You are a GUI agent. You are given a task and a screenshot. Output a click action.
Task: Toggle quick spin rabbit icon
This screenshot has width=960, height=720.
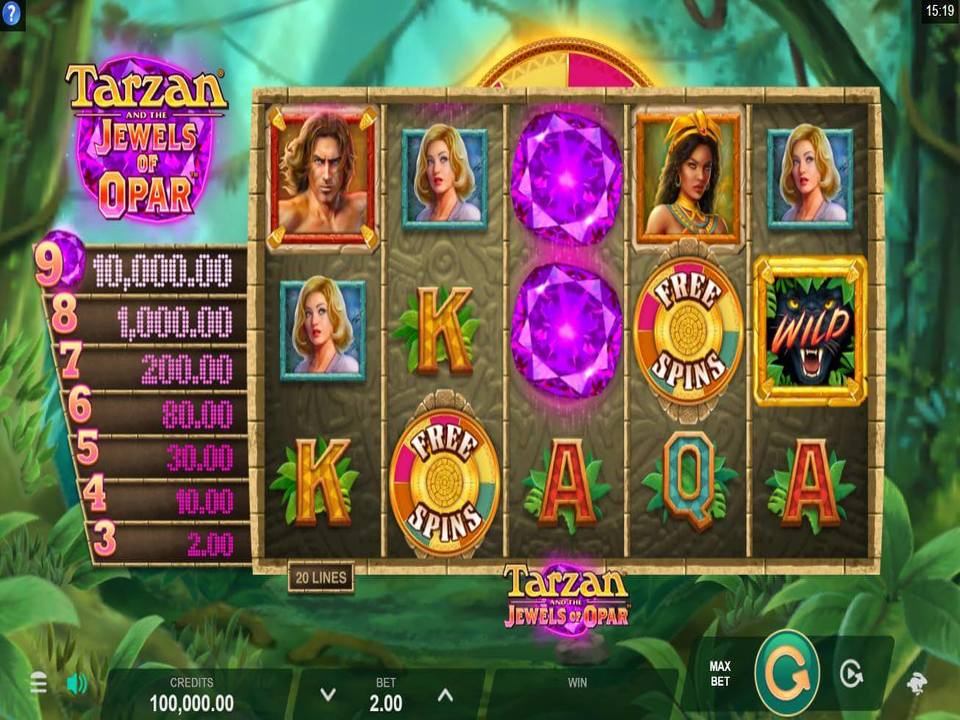915,682
